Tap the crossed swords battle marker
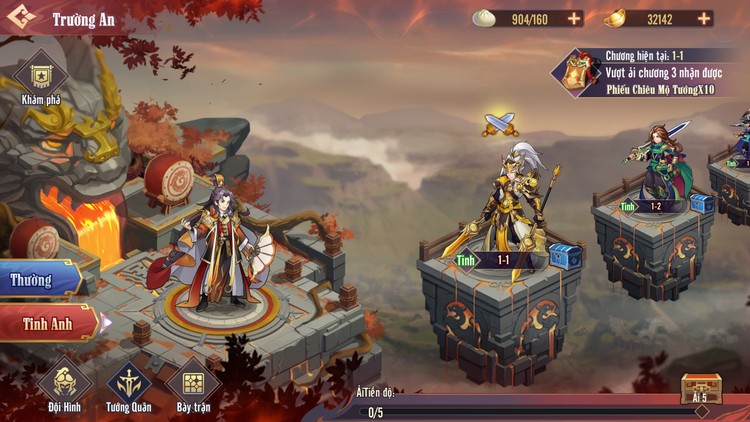750x422 pixels. (499, 124)
